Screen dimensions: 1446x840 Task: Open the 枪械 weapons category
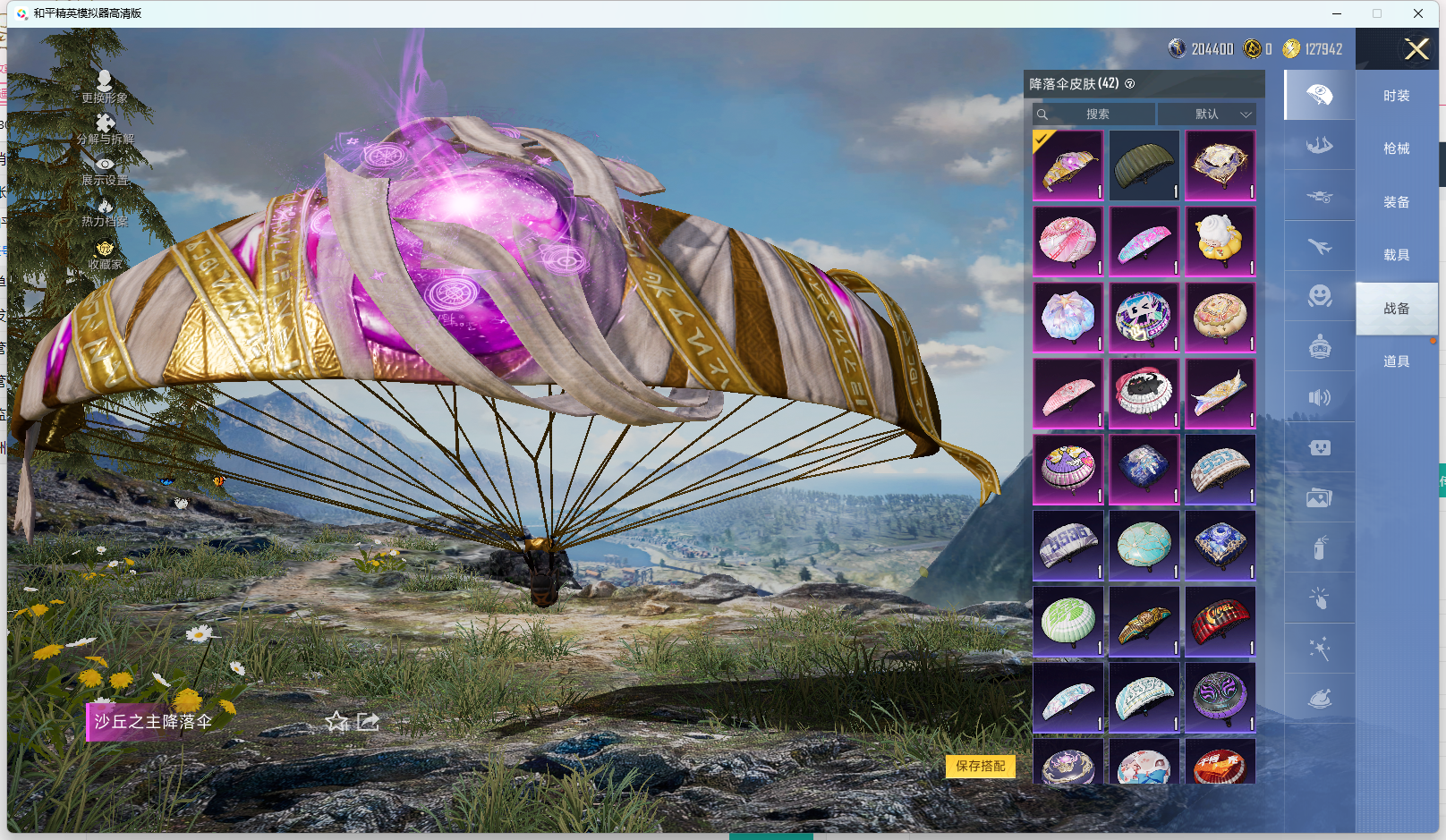click(x=1396, y=148)
